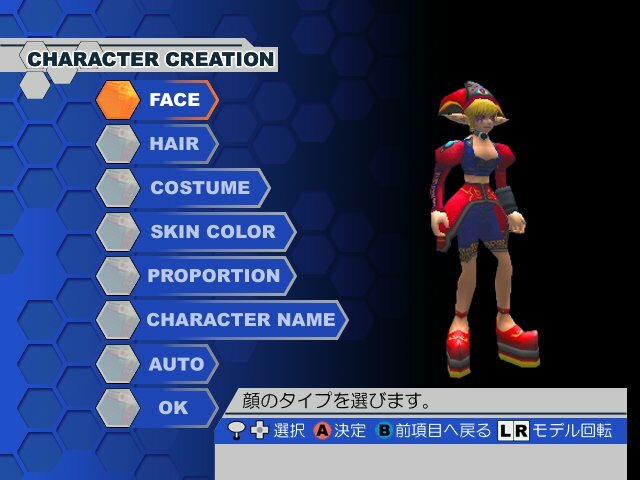Open the HAIR options
Image resolution: width=640 pixels, height=480 pixels.
(174, 144)
